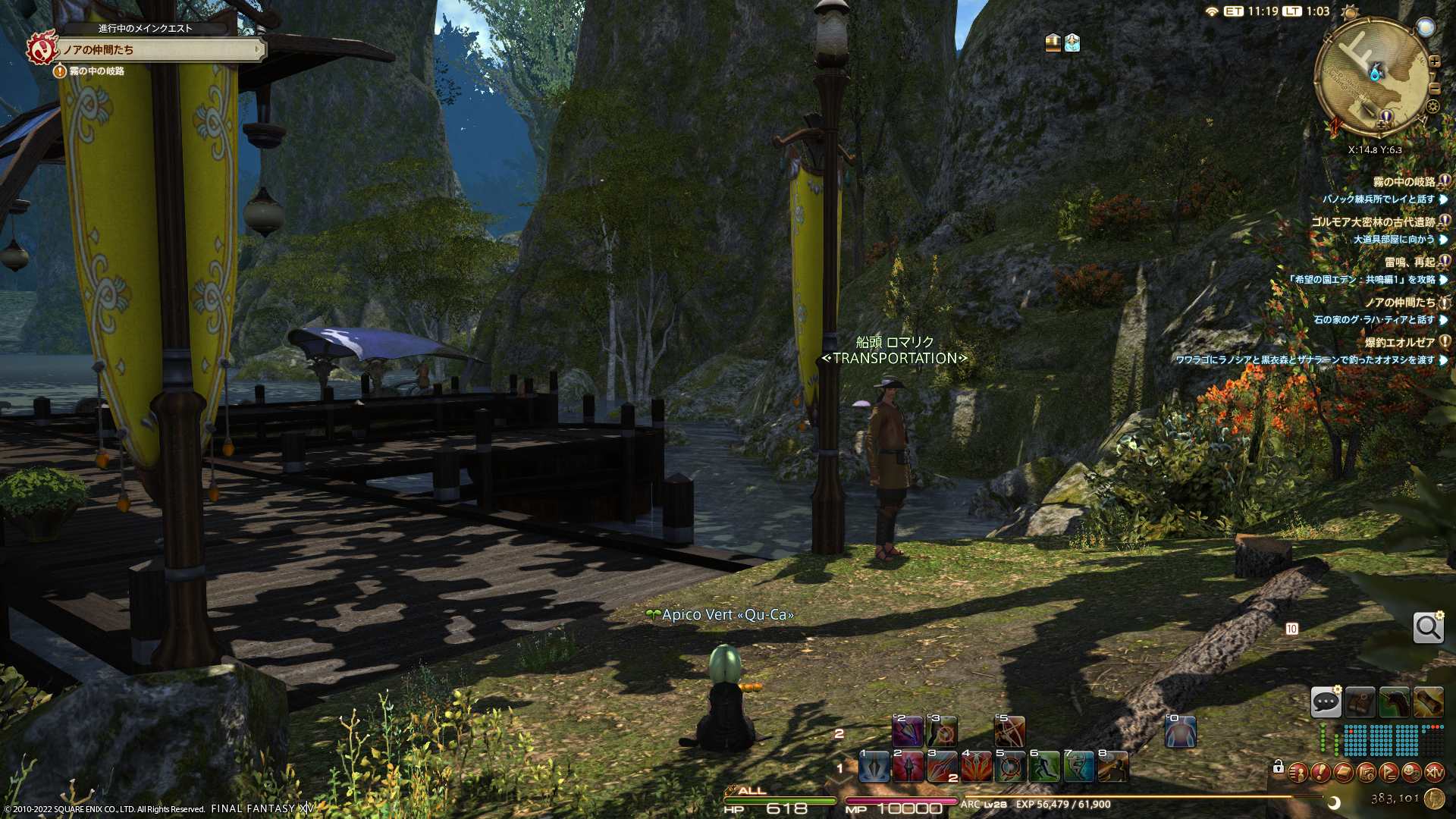Click the unicorn mount icon
Image resolution: width=1456 pixels, height=819 pixels.
(1394, 702)
